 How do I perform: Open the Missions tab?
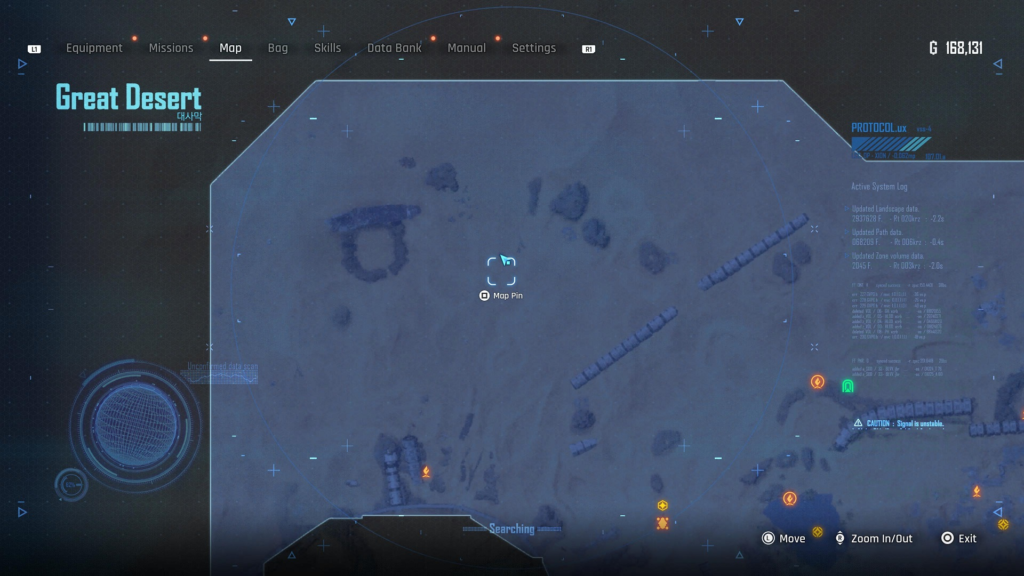pos(171,48)
